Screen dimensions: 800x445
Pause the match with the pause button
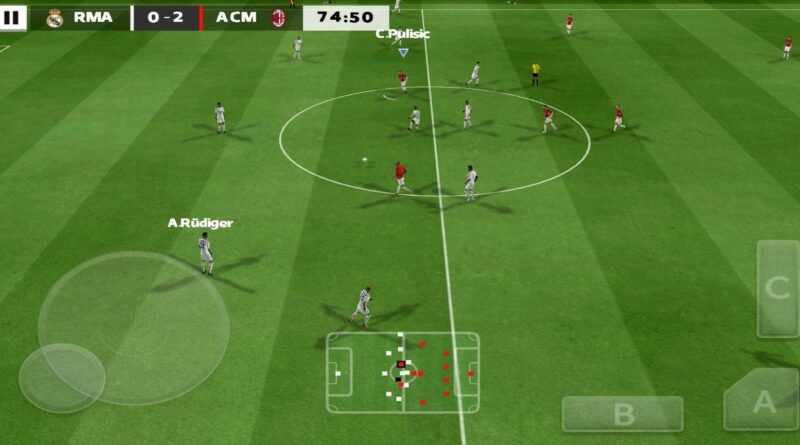click(13, 17)
